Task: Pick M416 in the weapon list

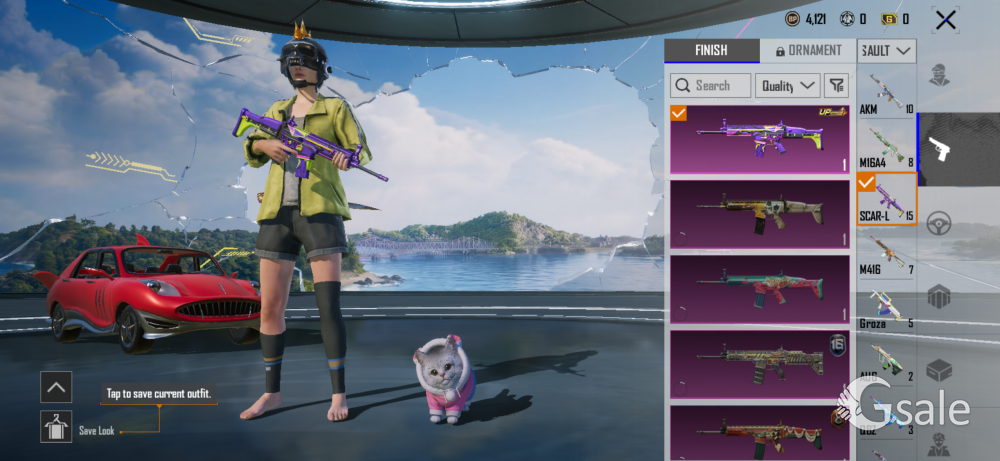Action: 886,252
